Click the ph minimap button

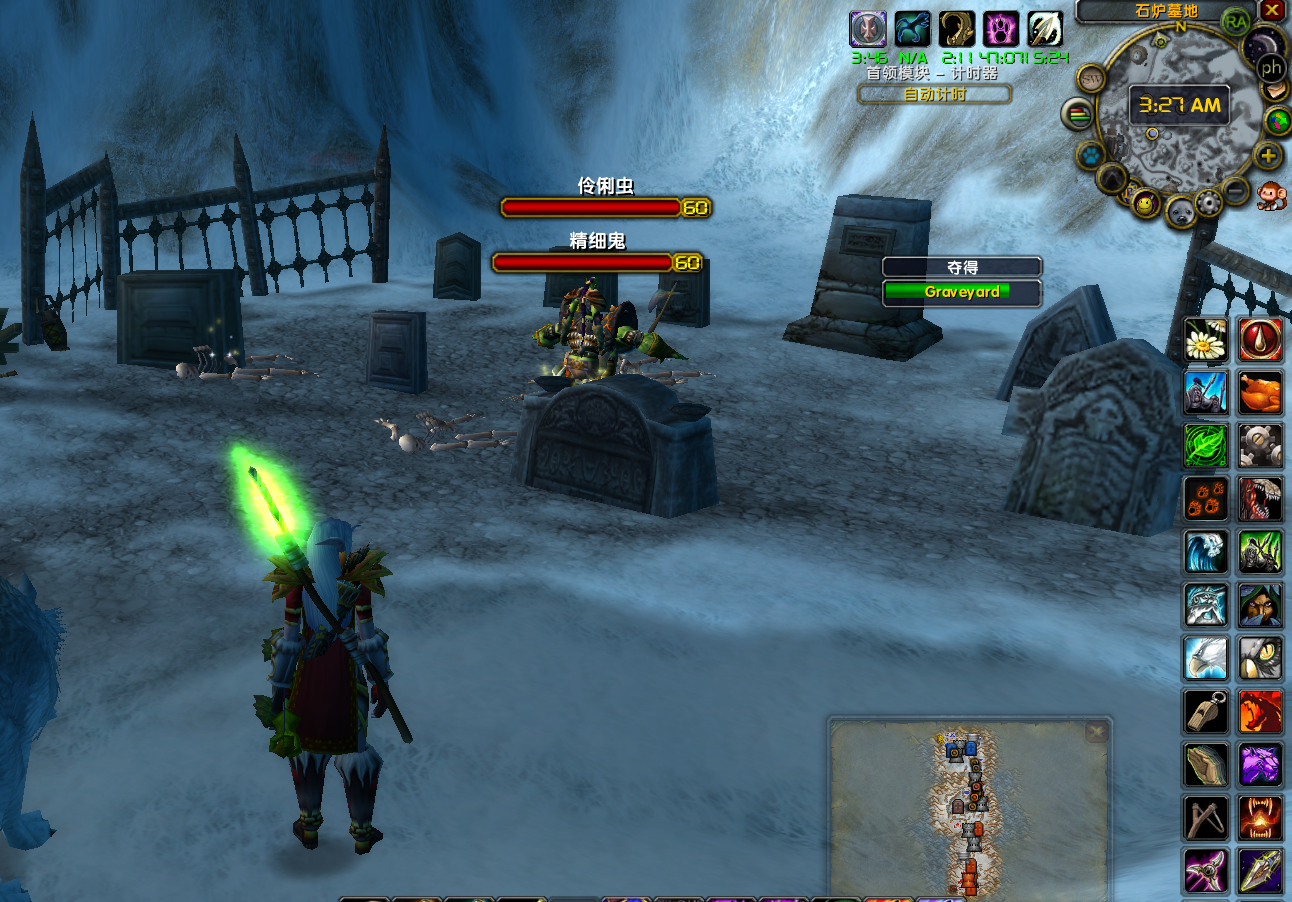click(x=1271, y=68)
